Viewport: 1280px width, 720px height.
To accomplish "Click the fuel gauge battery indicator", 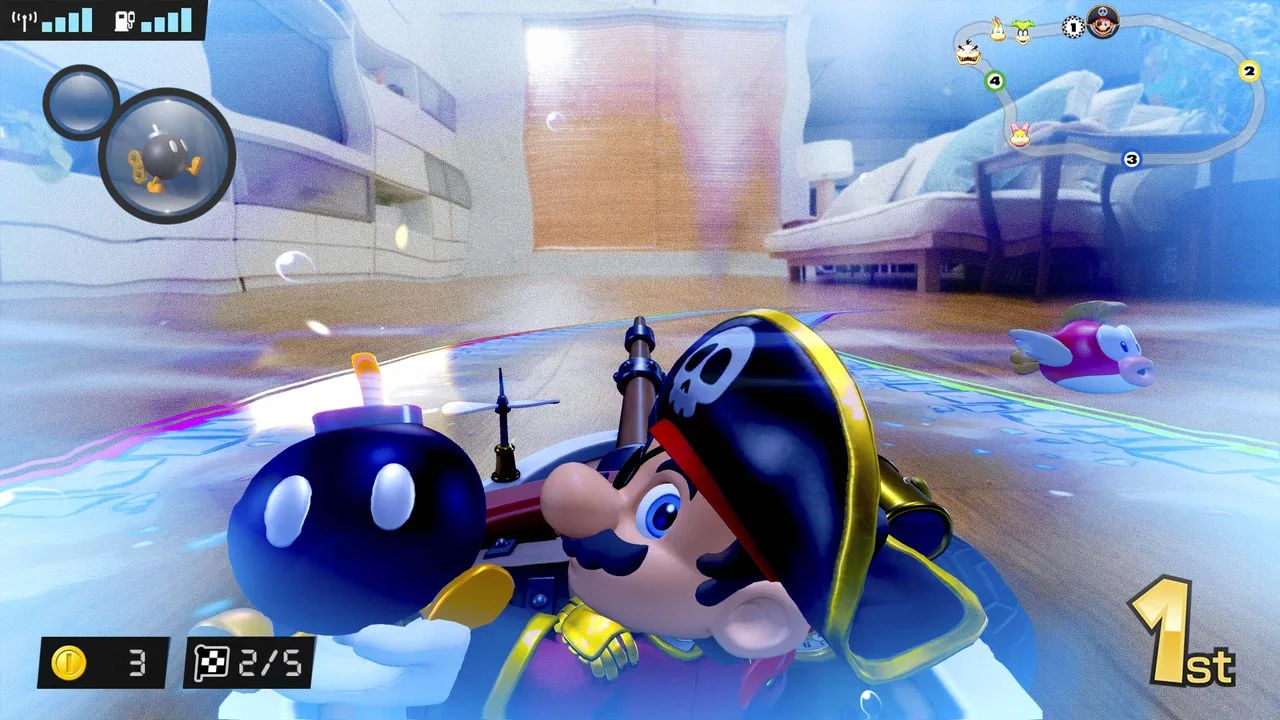I will (x=150, y=22).
